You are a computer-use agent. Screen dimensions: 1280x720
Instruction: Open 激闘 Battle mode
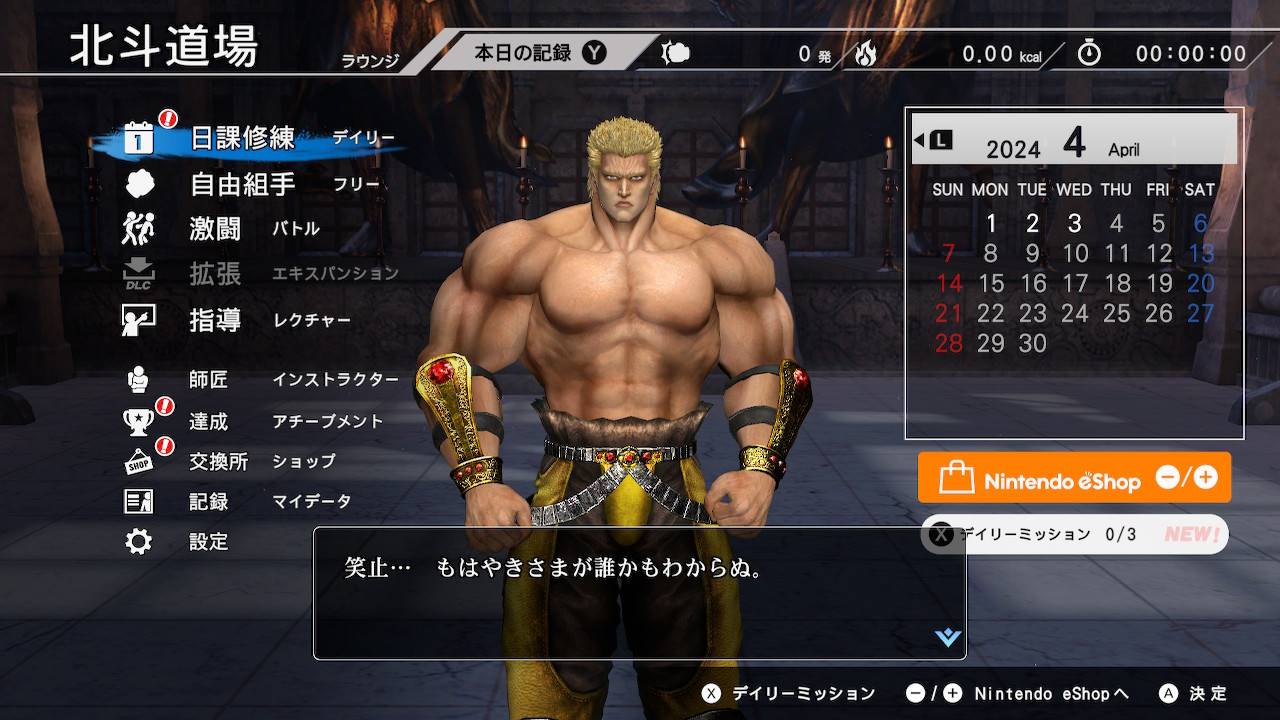tap(216, 229)
